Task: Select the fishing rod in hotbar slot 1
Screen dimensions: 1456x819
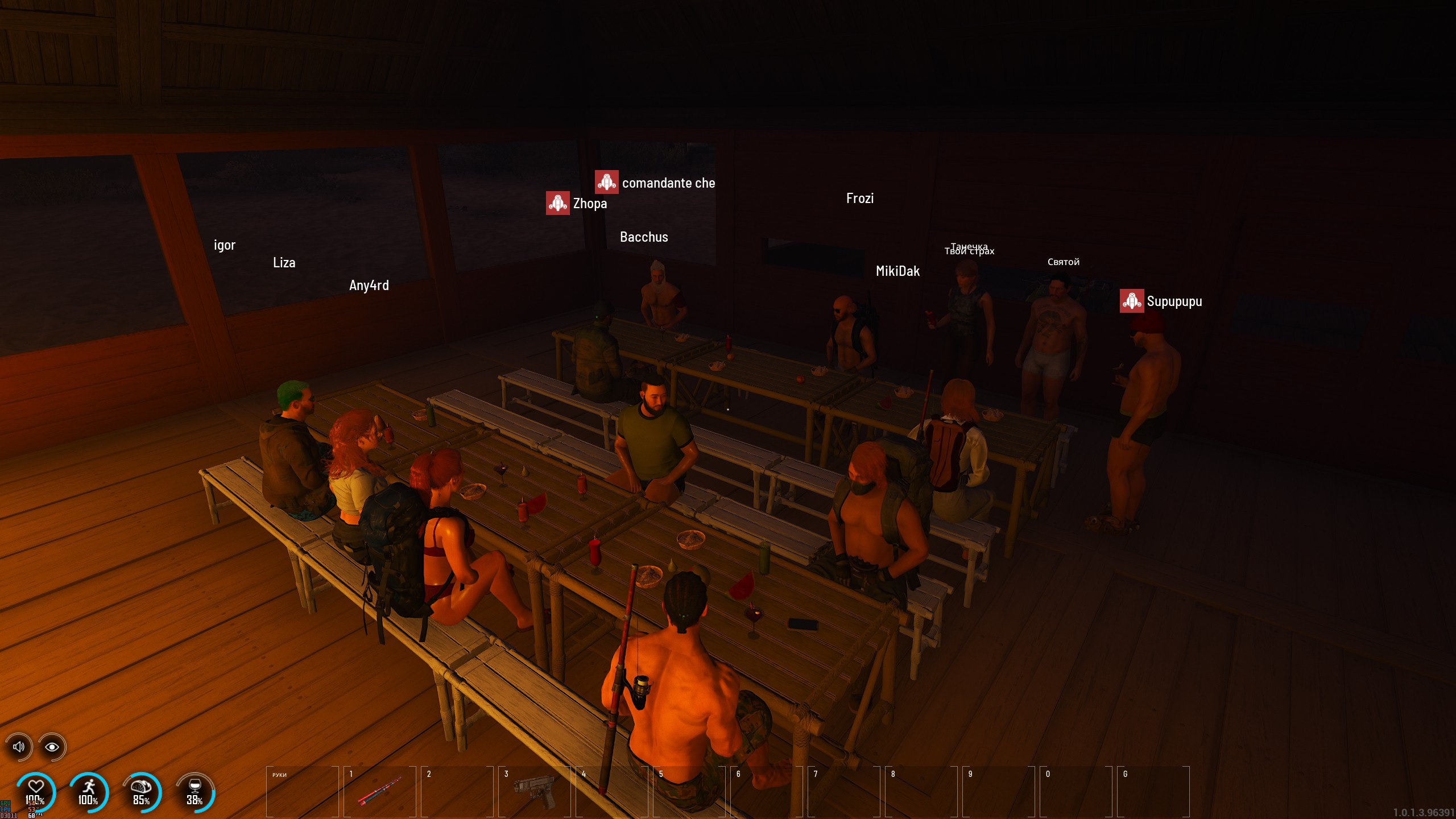Action: pyautogui.click(x=379, y=791)
